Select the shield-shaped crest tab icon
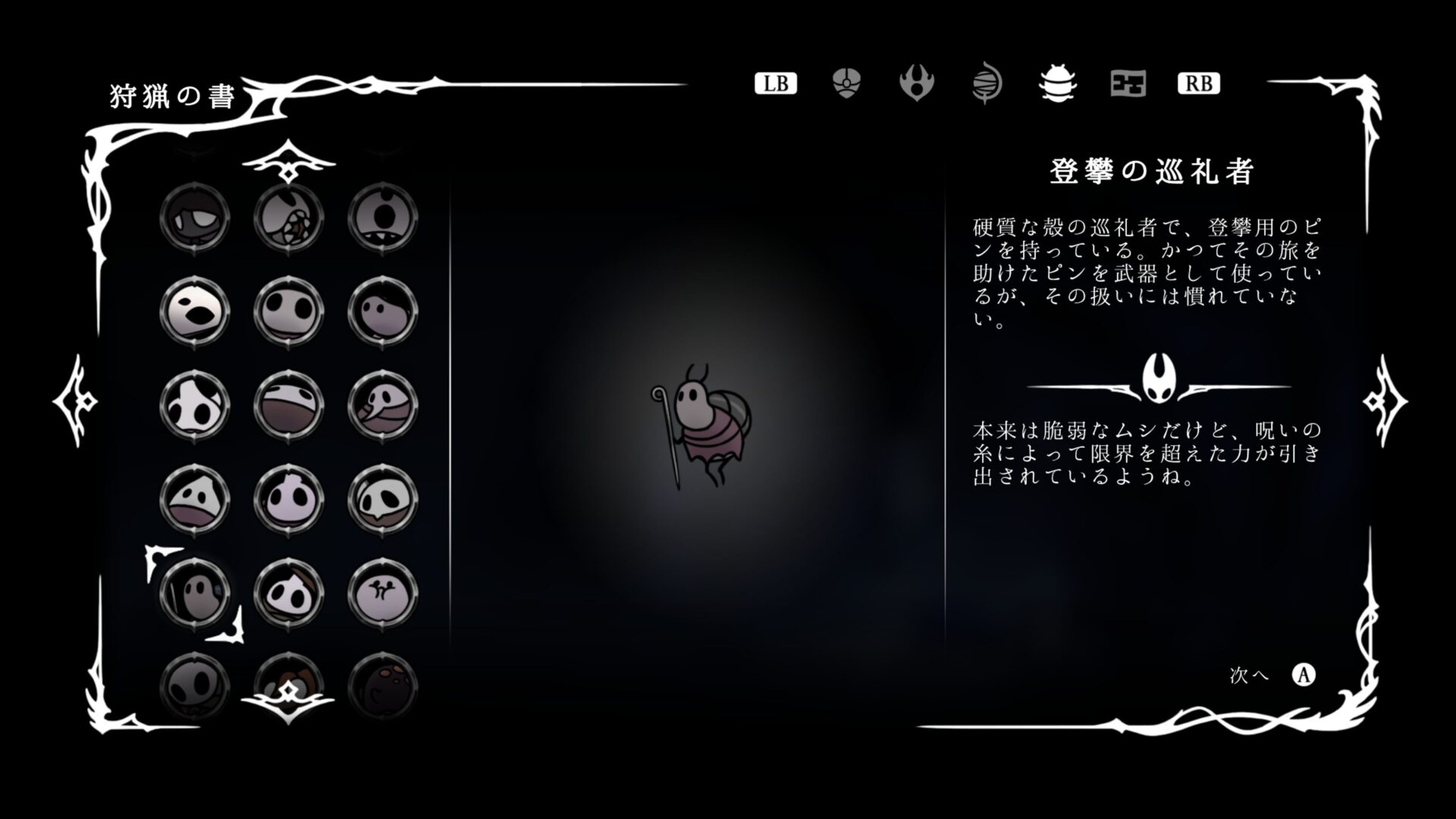The width and height of the screenshot is (1456, 819). tap(845, 85)
